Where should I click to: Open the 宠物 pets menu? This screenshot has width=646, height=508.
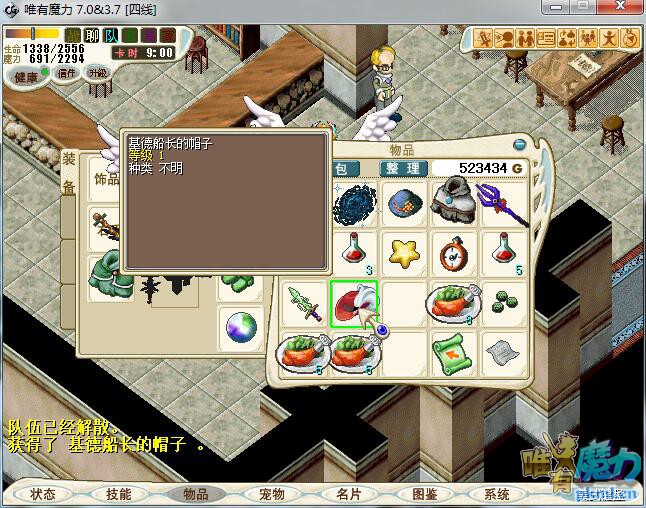tap(272, 494)
